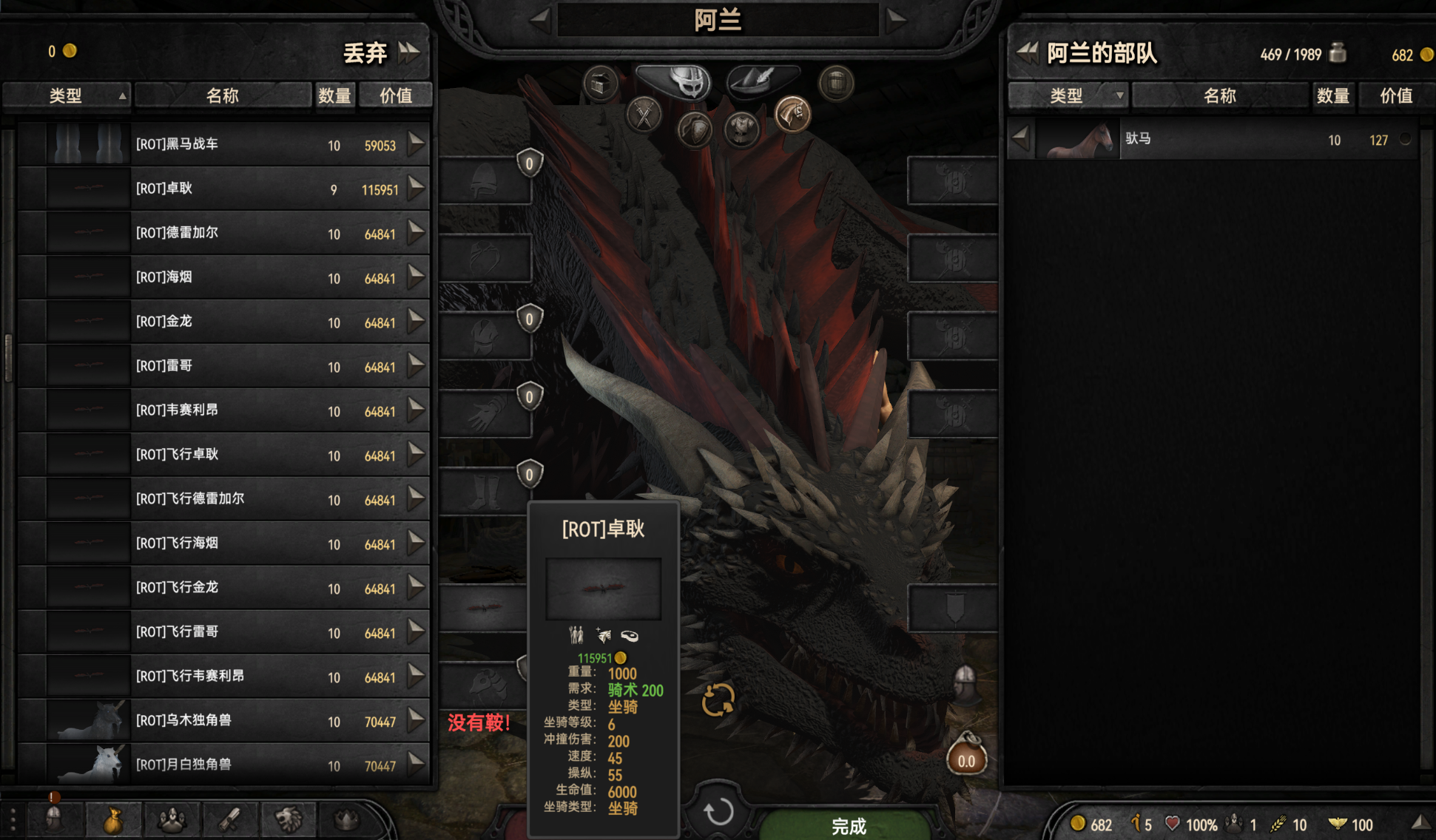The image size is (1436, 840).
Task: Switch to the feathered hat civilian tab
Action: 762,78
